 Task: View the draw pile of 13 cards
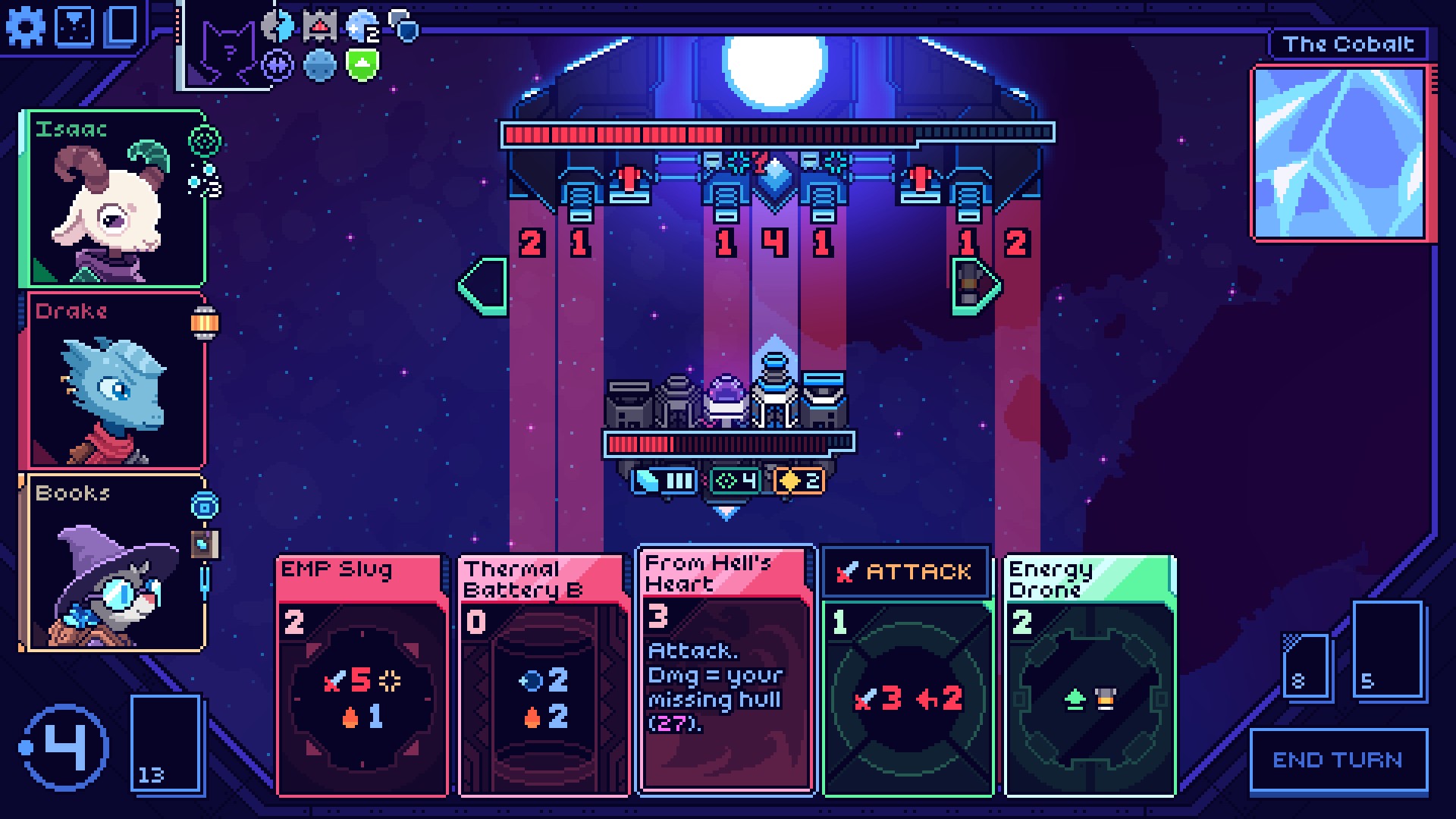(166, 743)
